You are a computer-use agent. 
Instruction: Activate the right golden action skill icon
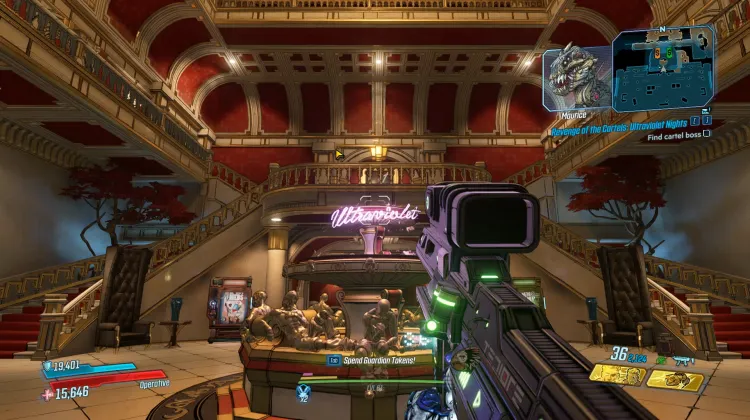coord(676,379)
